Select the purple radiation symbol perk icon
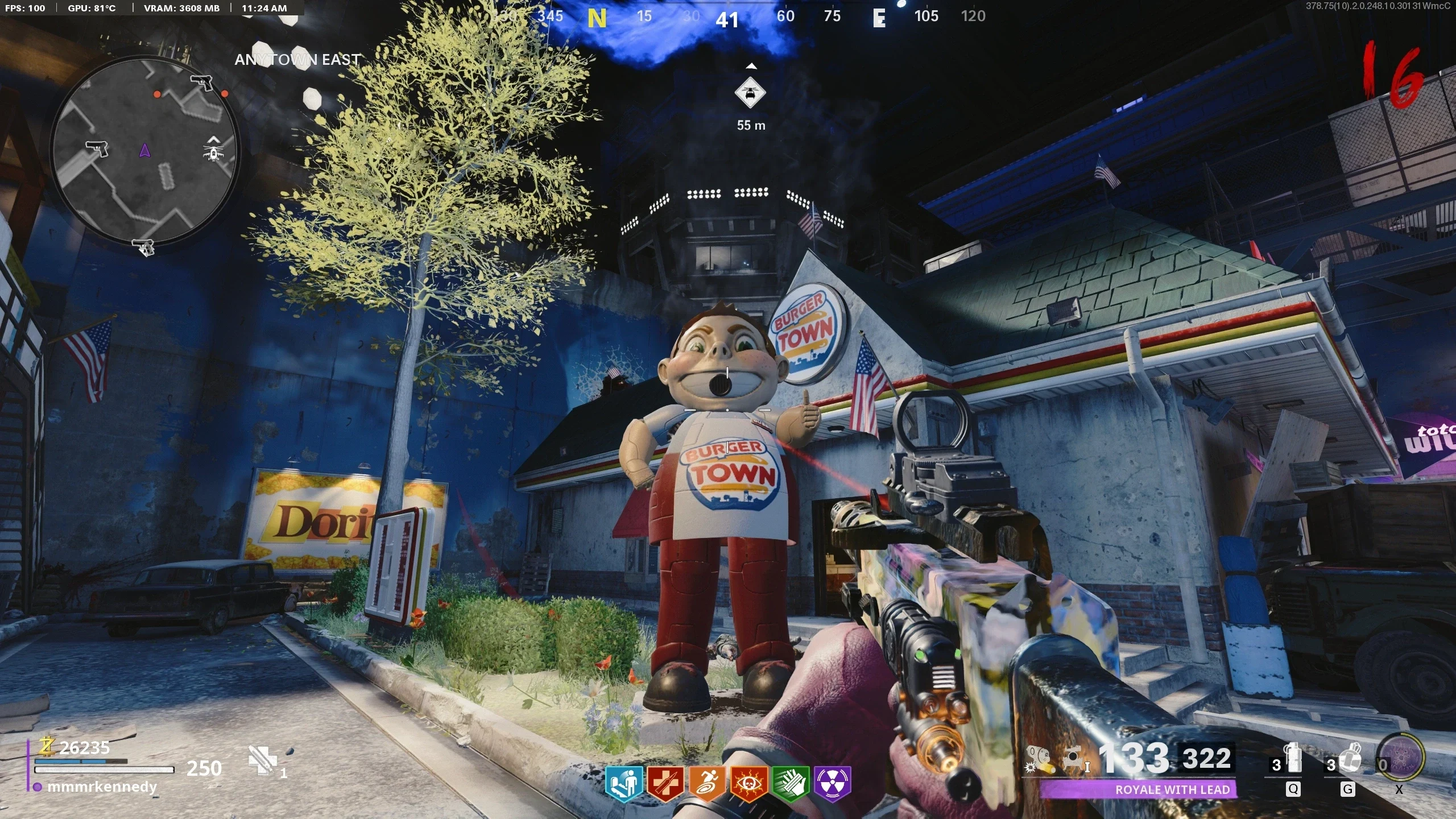The height and width of the screenshot is (819, 1456). [832, 783]
